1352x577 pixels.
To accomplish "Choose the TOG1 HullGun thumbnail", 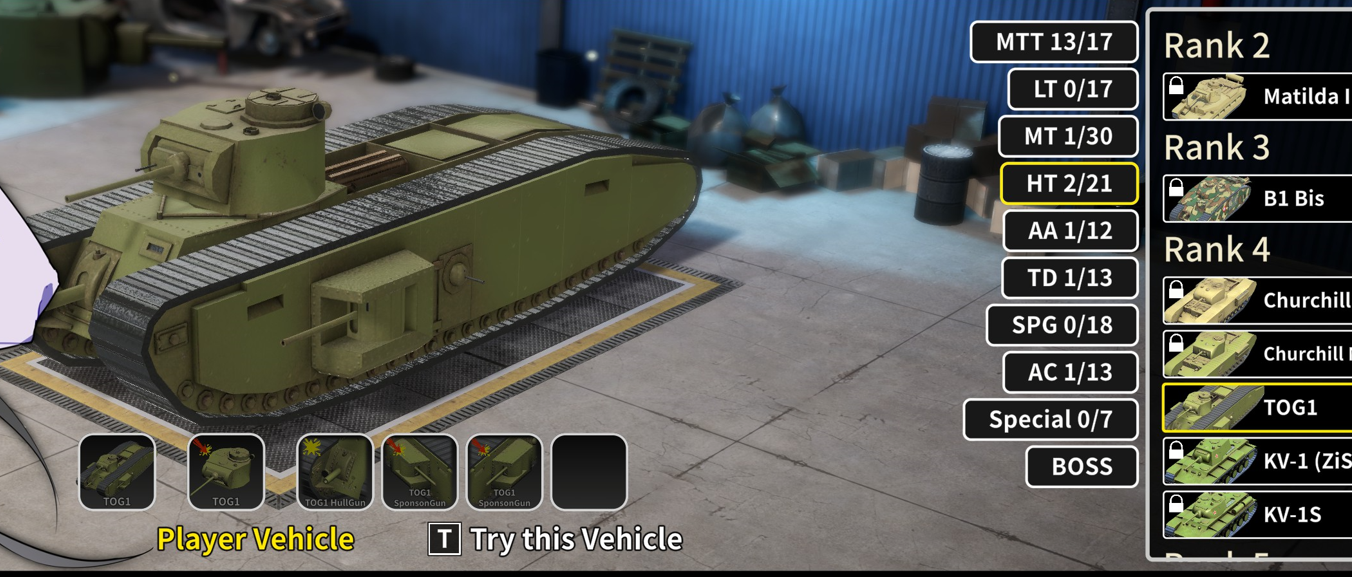I will coord(335,472).
